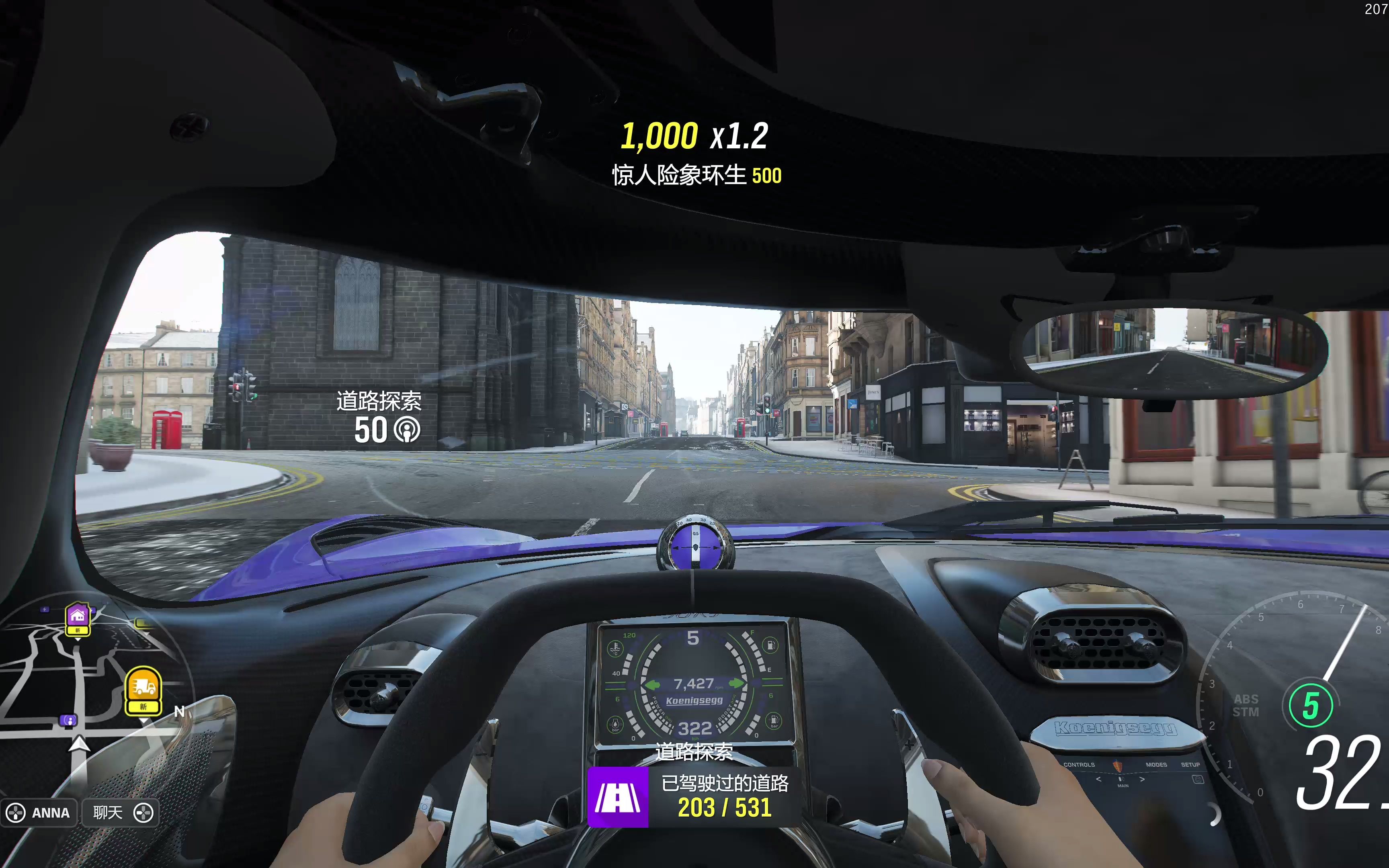Screen dimensions: 1389x868
Task: Click the right arrow beside MAIN on the display
Action: pos(1143,780)
